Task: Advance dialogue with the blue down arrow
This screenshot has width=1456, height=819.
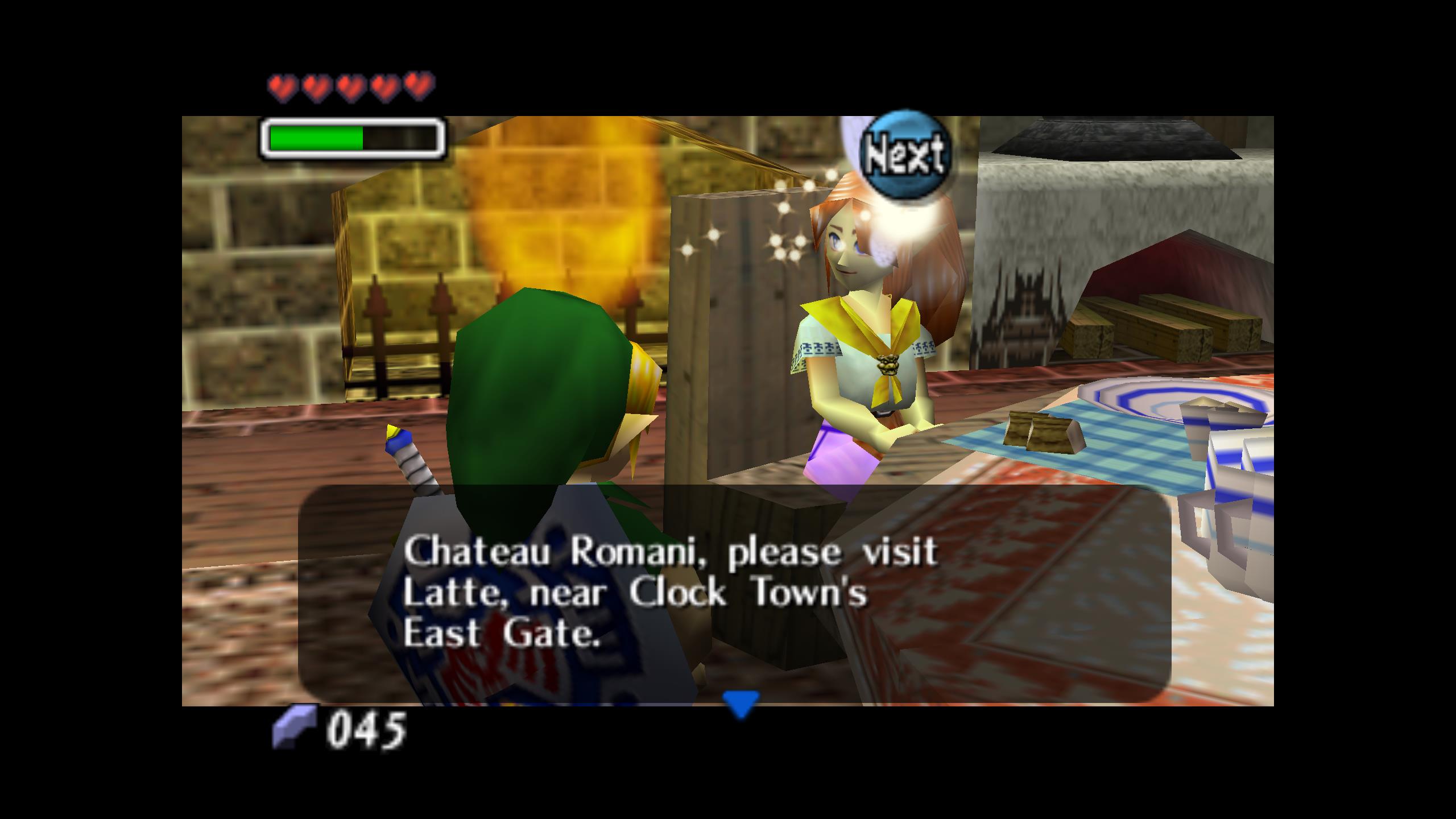Action: pos(741,704)
